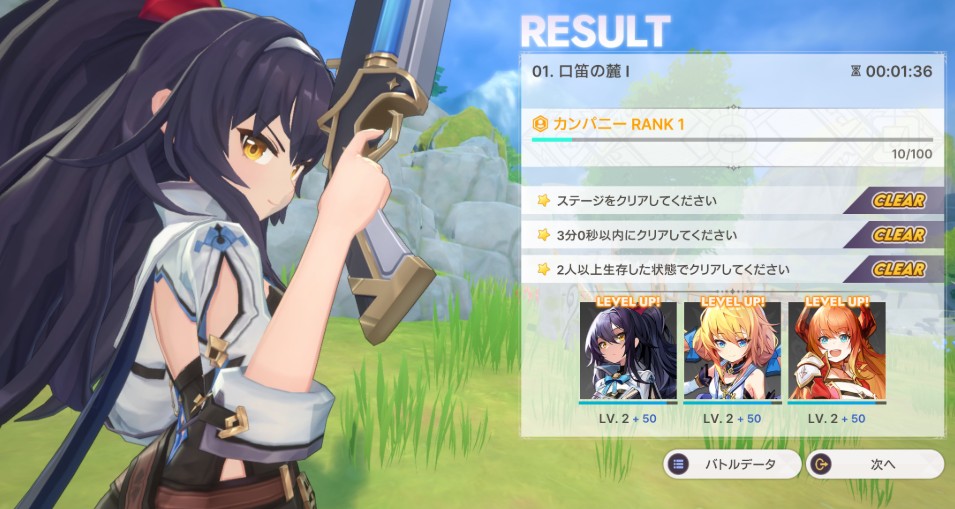955x509 pixels.
Task: Continue with the 次へ button
Action: (x=875, y=464)
